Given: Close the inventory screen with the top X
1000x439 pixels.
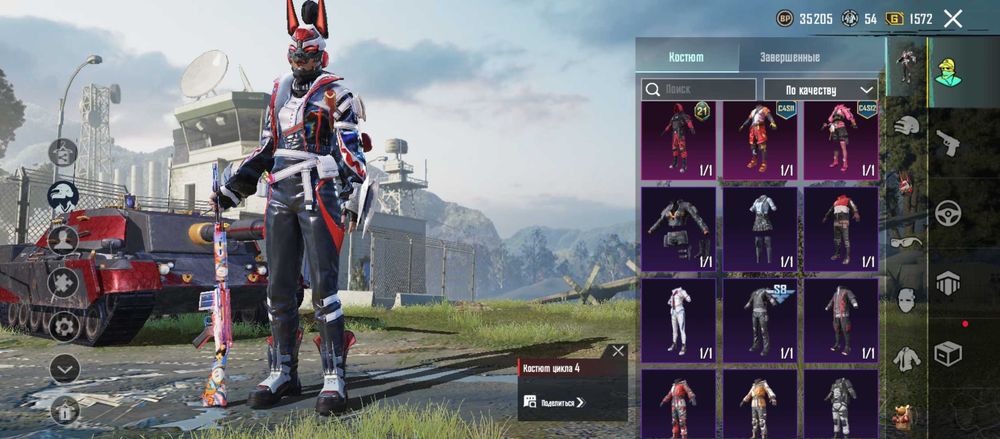Looking at the screenshot, I should [953, 18].
